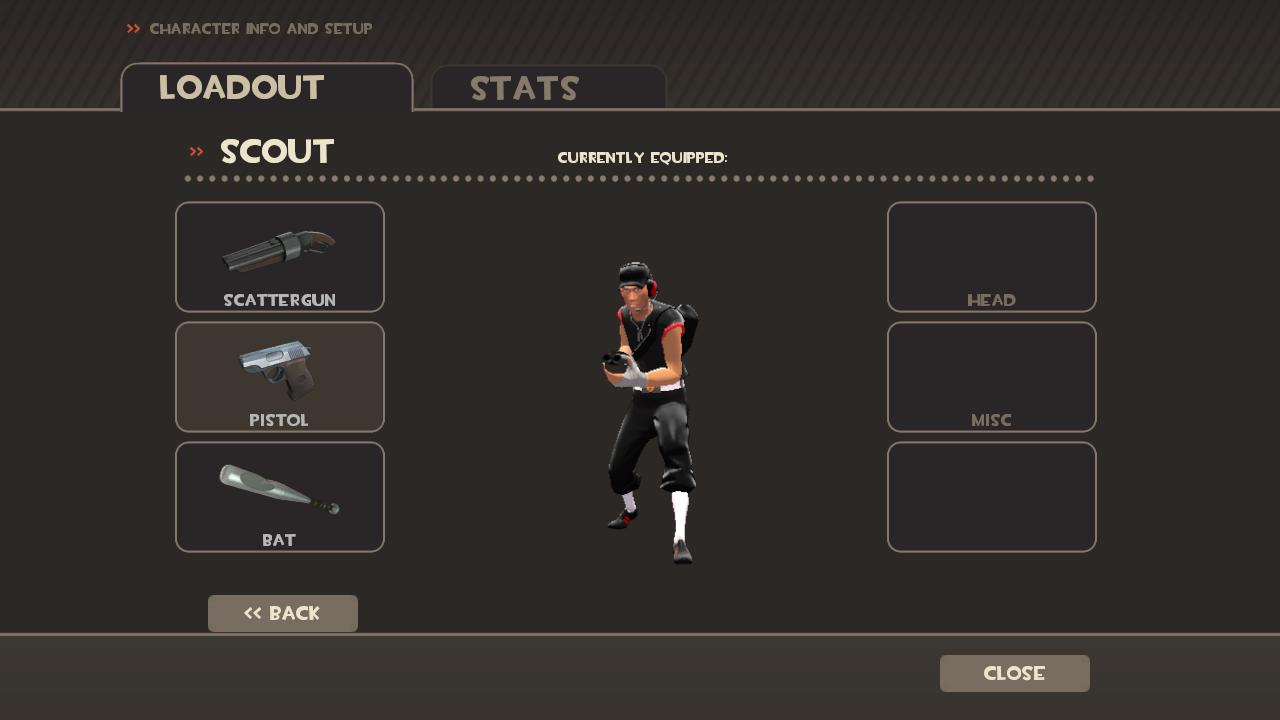Click the Currently Equipped label
The width and height of the screenshot is (1280, 720).
(643, 157)
